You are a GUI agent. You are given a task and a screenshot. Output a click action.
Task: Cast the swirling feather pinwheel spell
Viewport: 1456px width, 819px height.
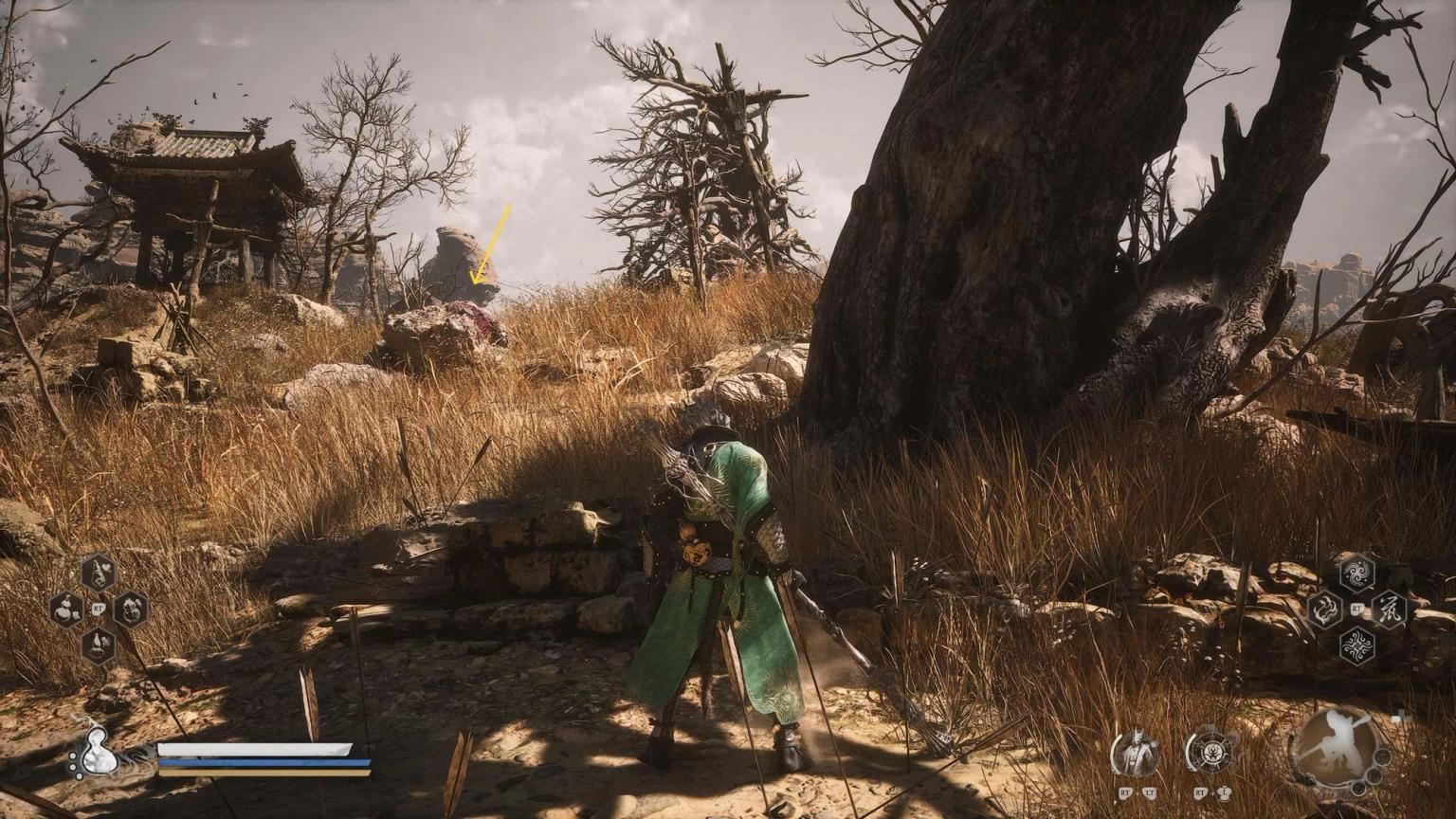coord(1356,573)
